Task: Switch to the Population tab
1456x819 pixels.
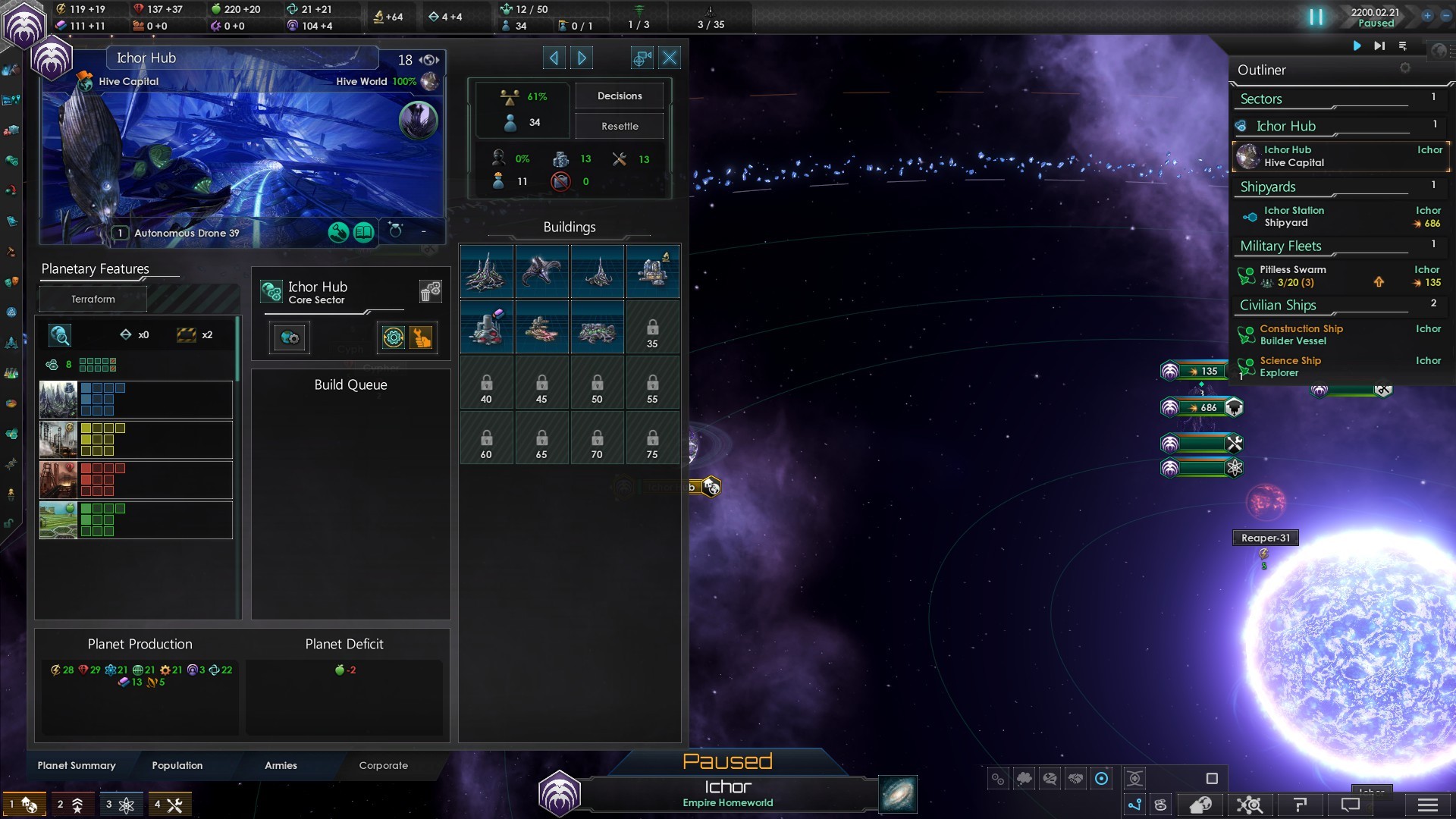Action: click(177, 765)
